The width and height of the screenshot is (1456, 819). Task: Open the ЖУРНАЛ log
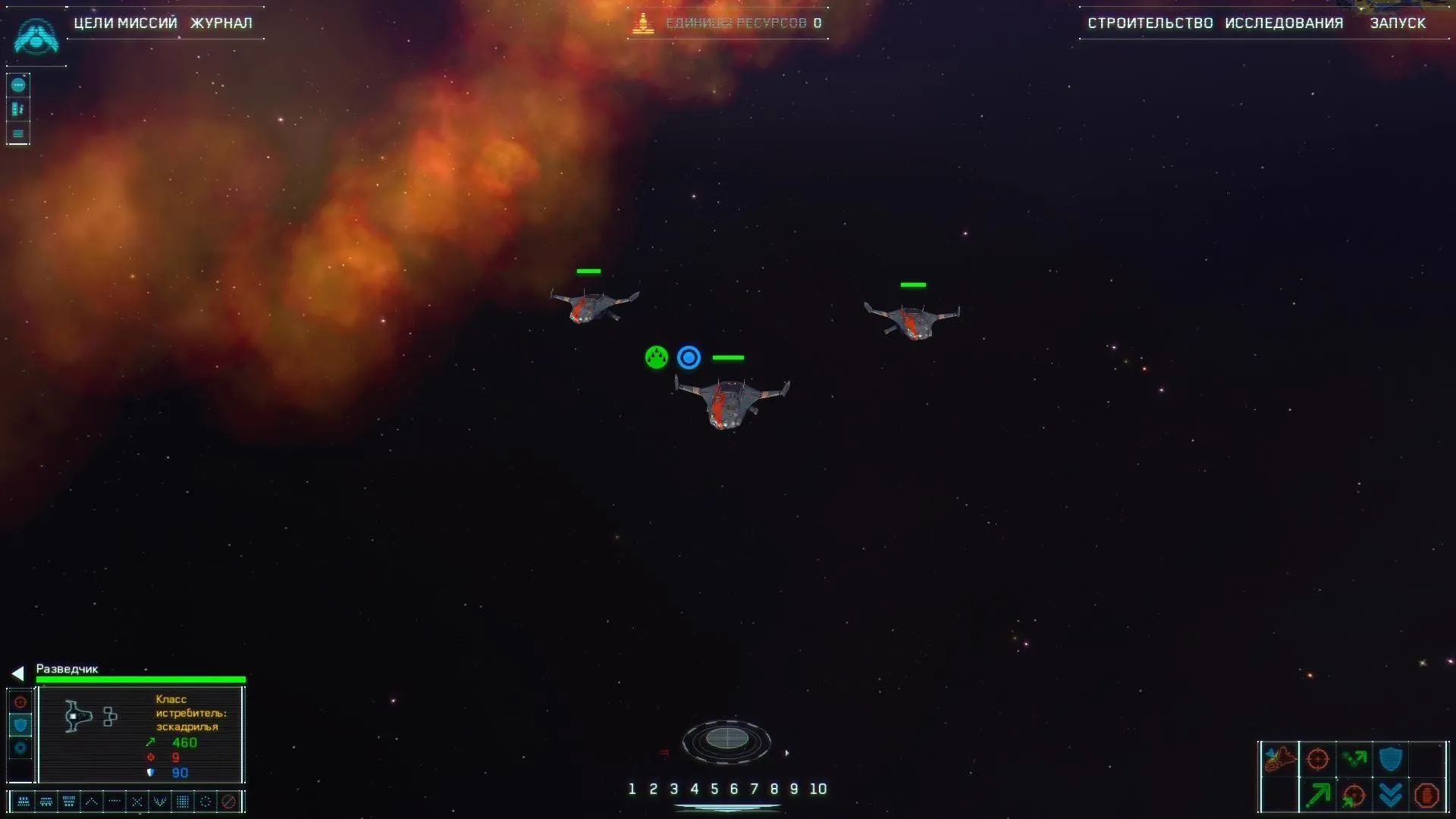click(x=221, y=23)
